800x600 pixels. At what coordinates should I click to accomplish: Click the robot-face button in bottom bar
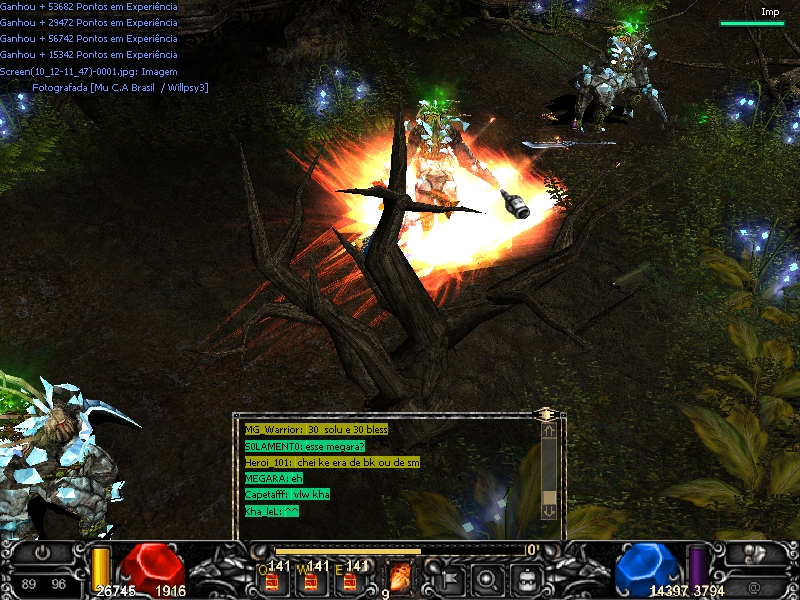(527, 577)
